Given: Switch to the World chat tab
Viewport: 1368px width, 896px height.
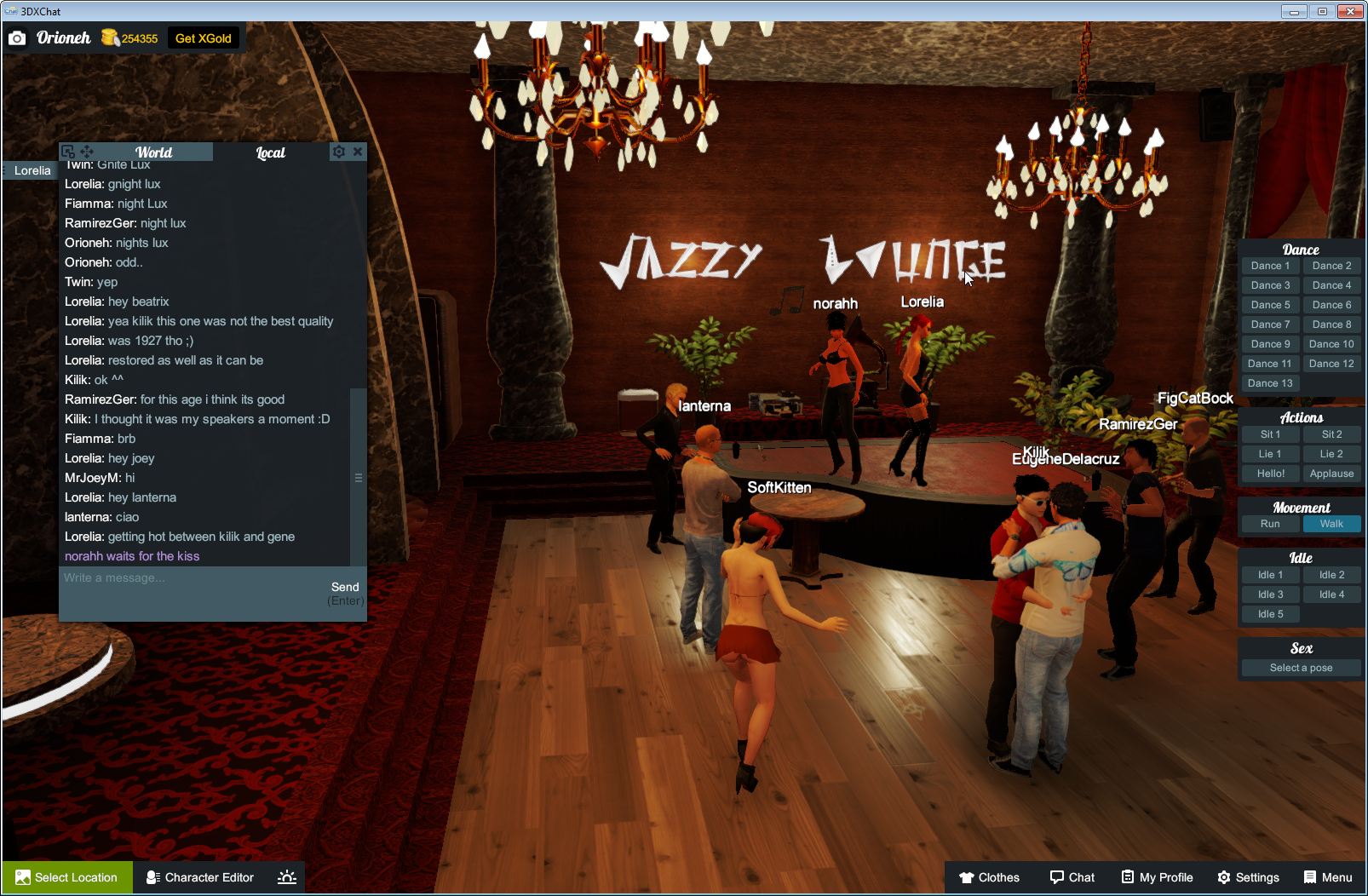Looking at the screenshot, I should coord(154,152).
